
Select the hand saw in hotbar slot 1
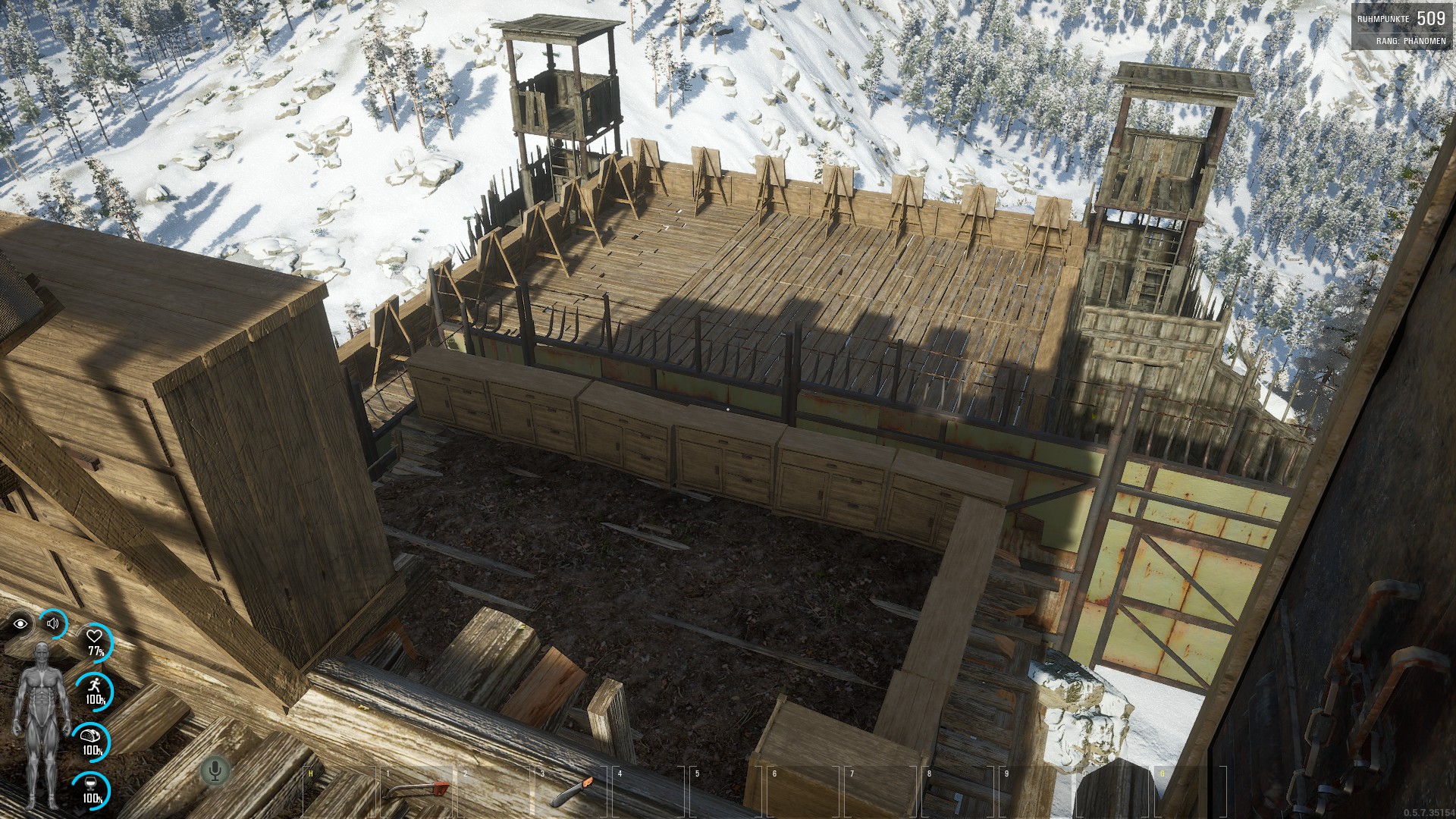tap(415, 792)
